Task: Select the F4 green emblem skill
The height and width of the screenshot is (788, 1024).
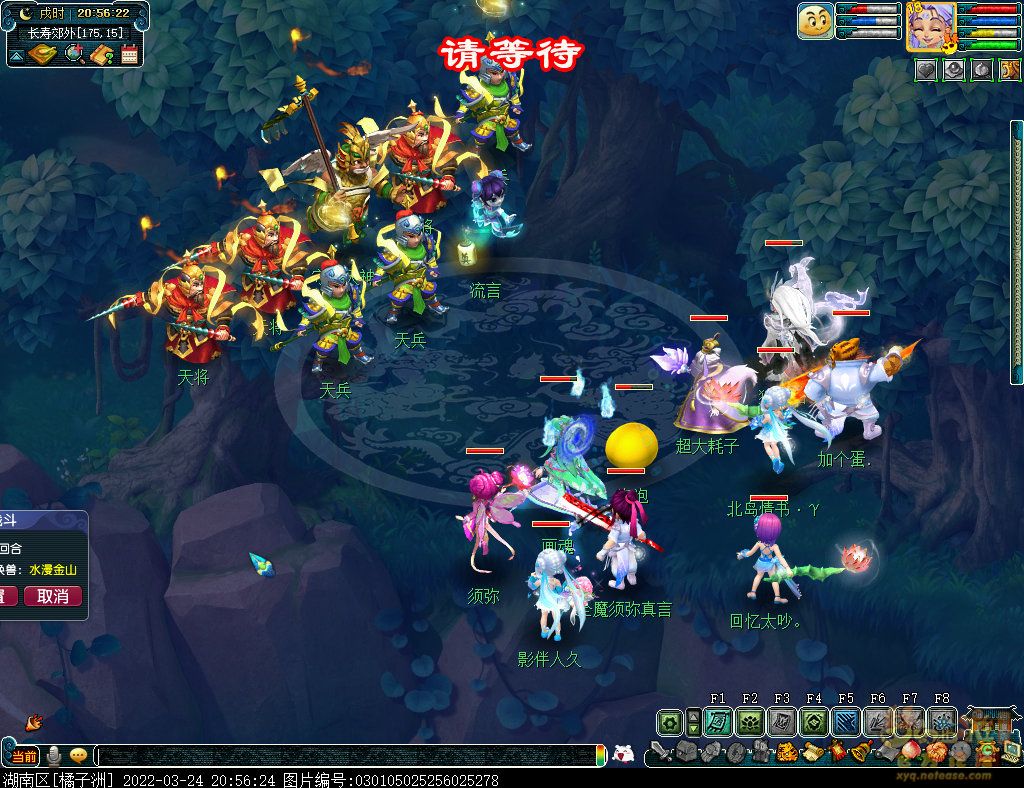Action: click(x=814, y=722)
